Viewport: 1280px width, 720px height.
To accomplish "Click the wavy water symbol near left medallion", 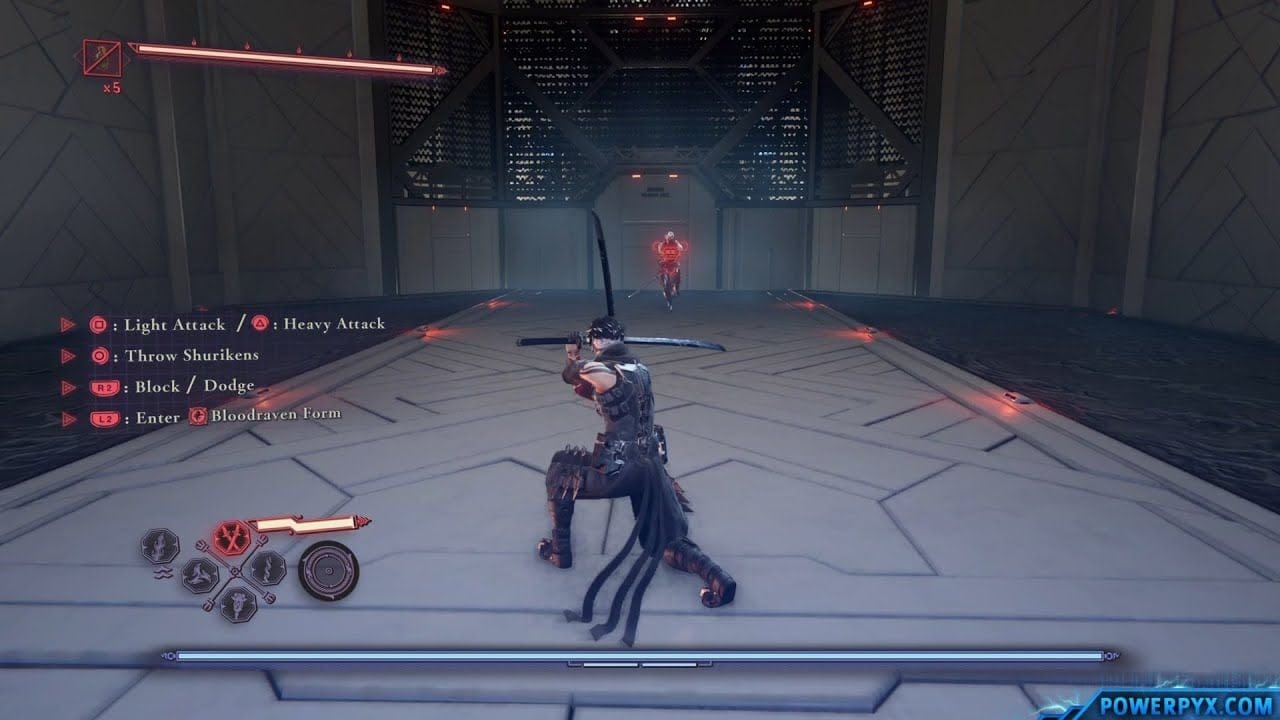I will tap(164, 574).
